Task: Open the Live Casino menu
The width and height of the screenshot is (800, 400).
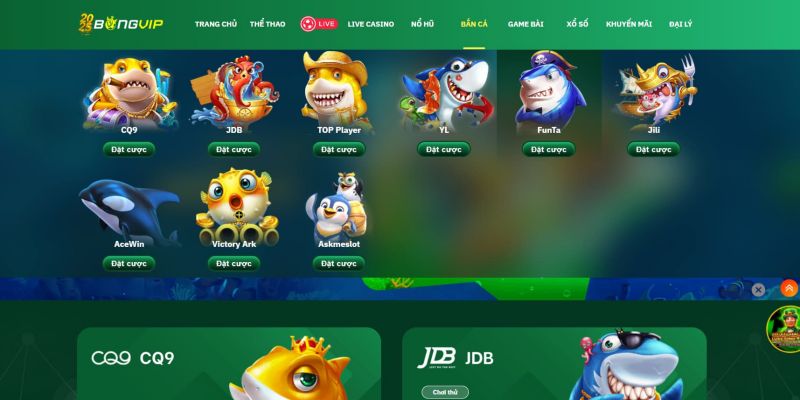Action: click(370, 24)
